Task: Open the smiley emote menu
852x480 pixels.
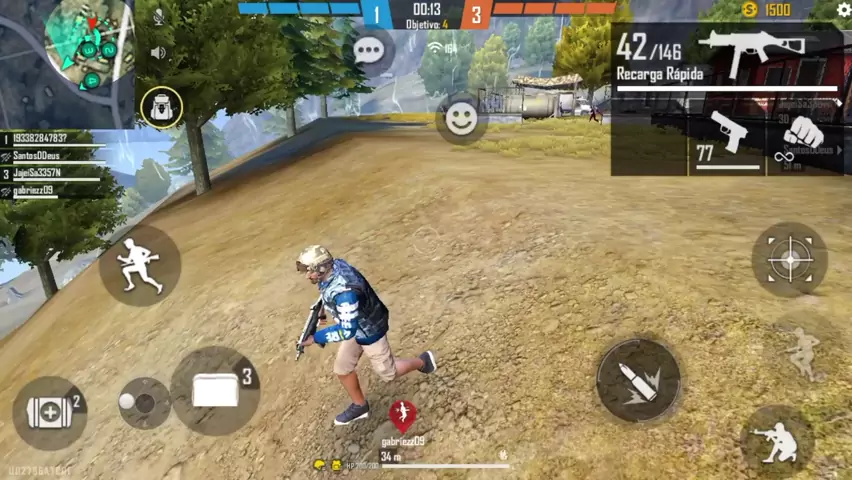Action: click(461, 119)
